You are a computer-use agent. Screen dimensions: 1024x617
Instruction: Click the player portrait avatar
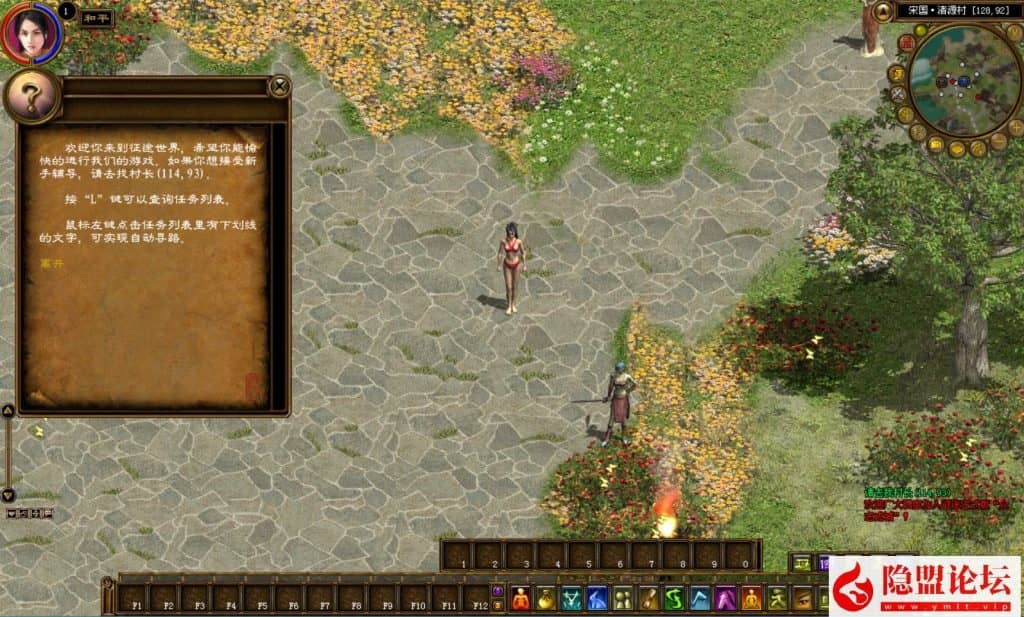coord(31,32)
